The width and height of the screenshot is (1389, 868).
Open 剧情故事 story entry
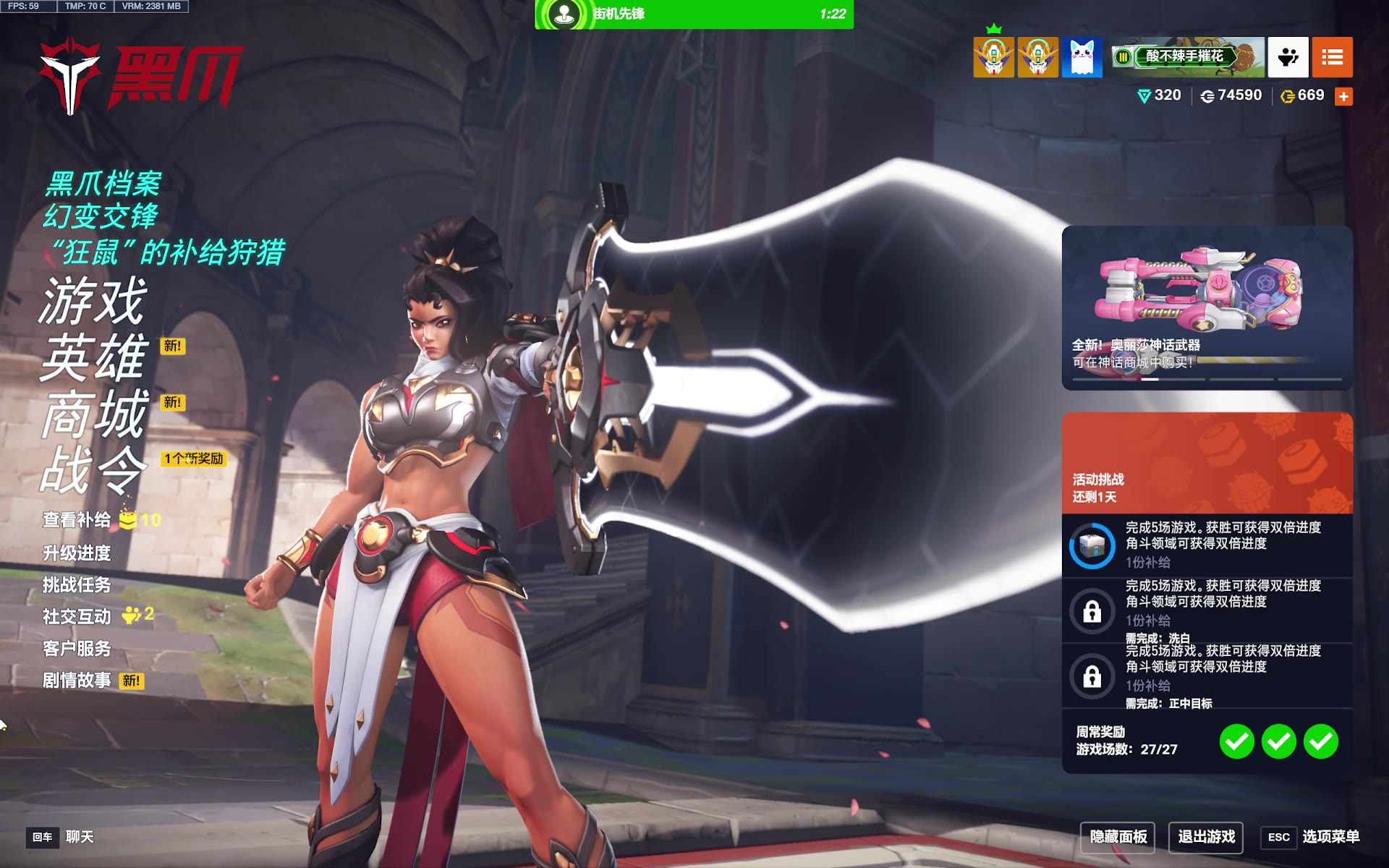[x=77, y=681]
